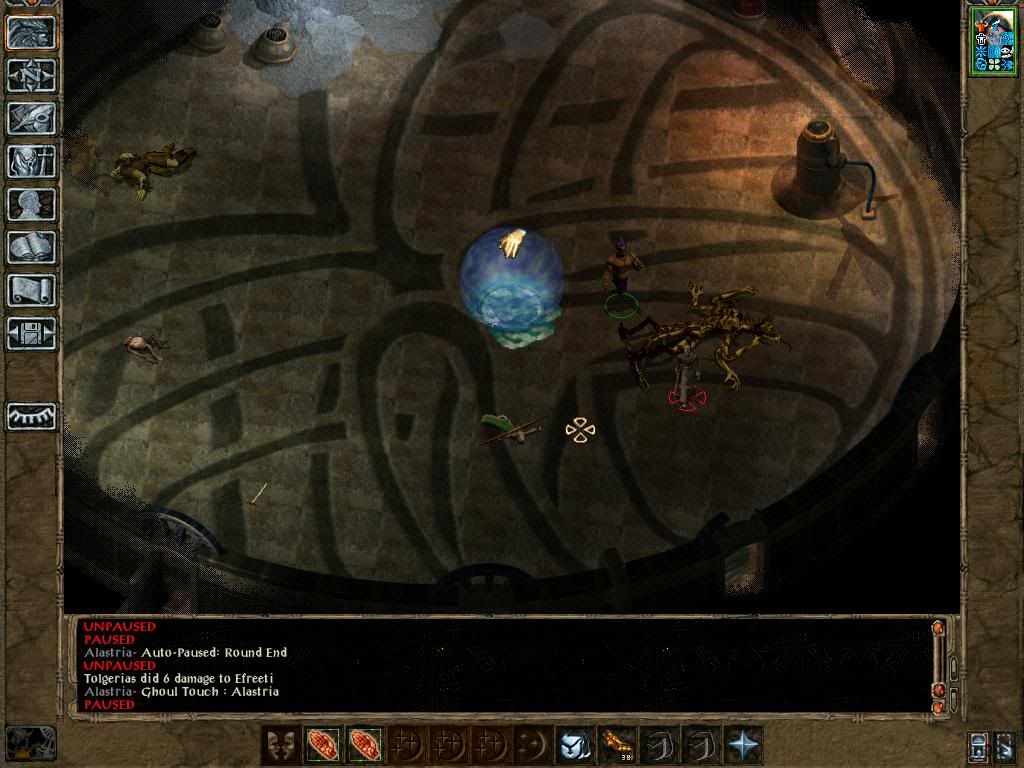Open the journal with the quill icon
Screen dimensions: 1024x768
pyautogui.click(x=31, y=117)
